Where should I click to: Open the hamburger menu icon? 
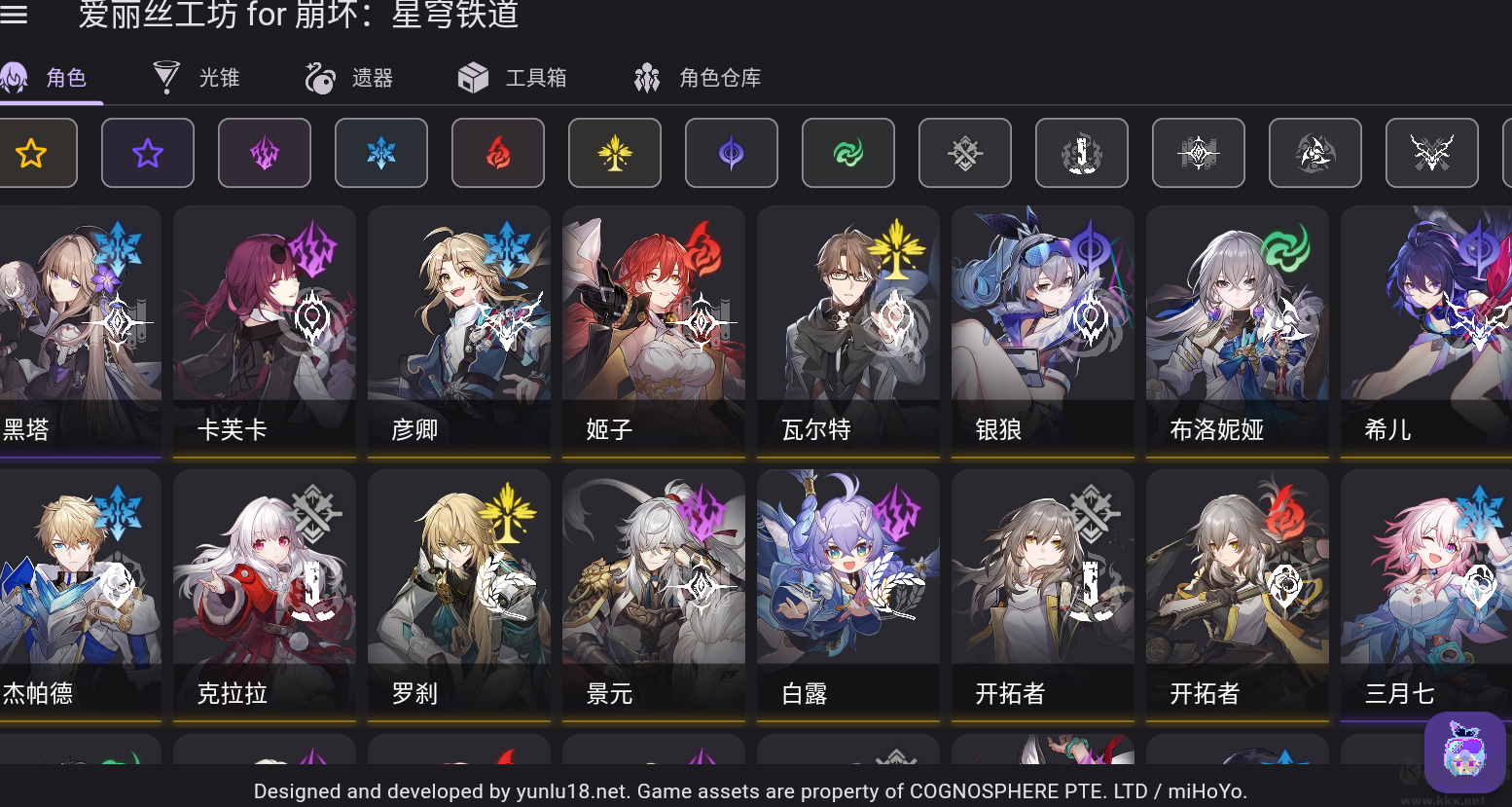[x=15, y=15]
